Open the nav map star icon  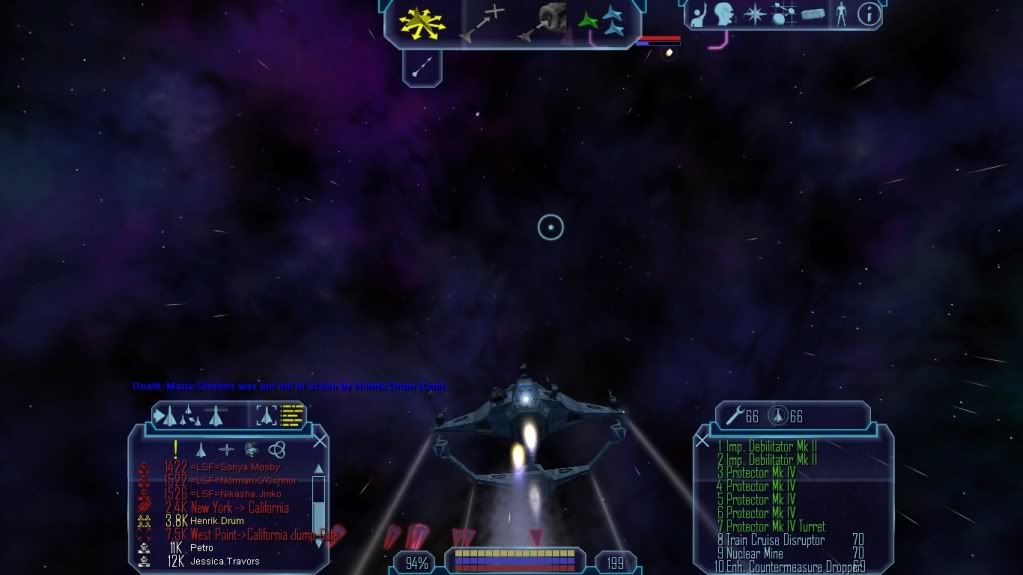[x=753, y=14]
